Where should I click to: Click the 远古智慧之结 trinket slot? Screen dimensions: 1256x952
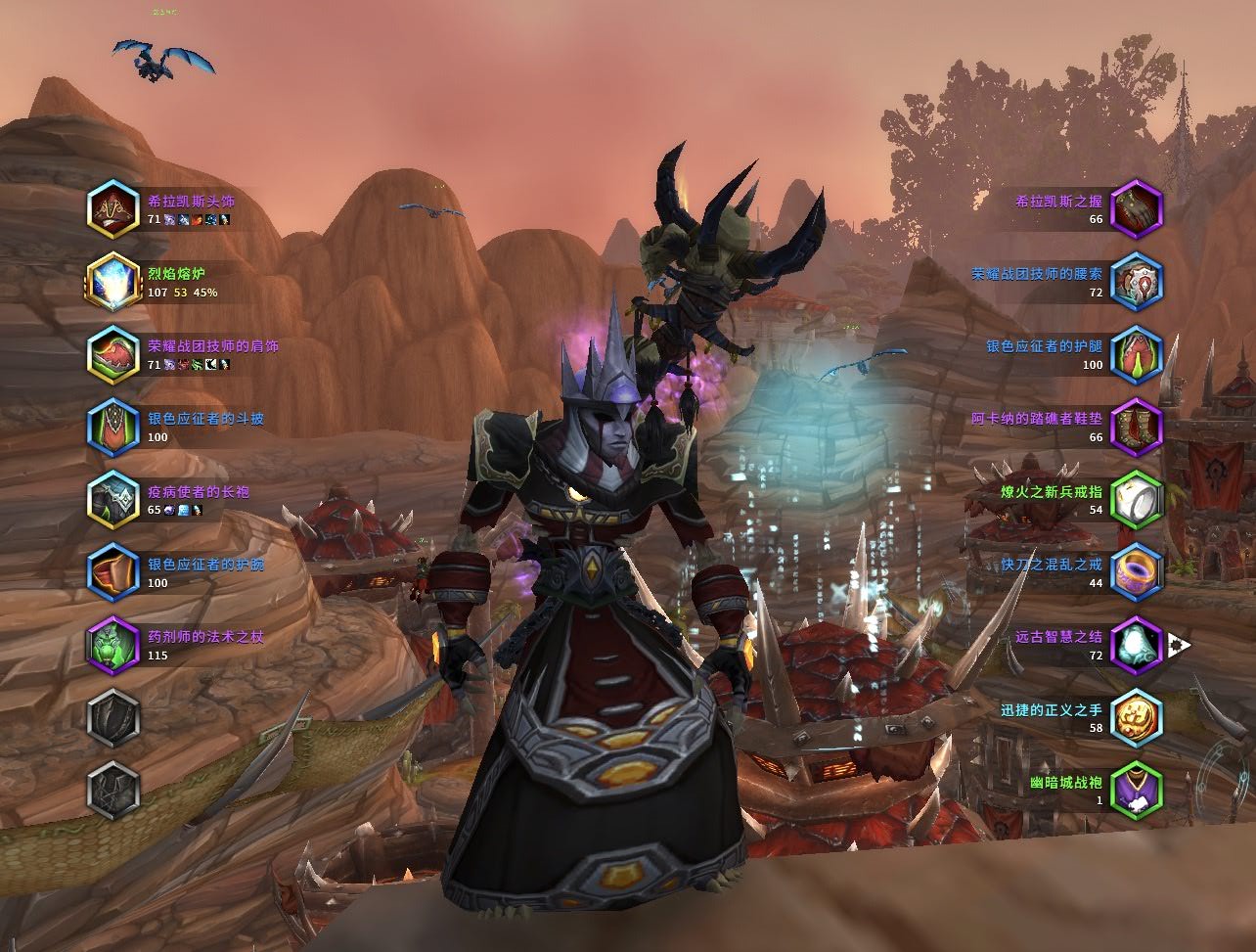(x=1137, y=645)
